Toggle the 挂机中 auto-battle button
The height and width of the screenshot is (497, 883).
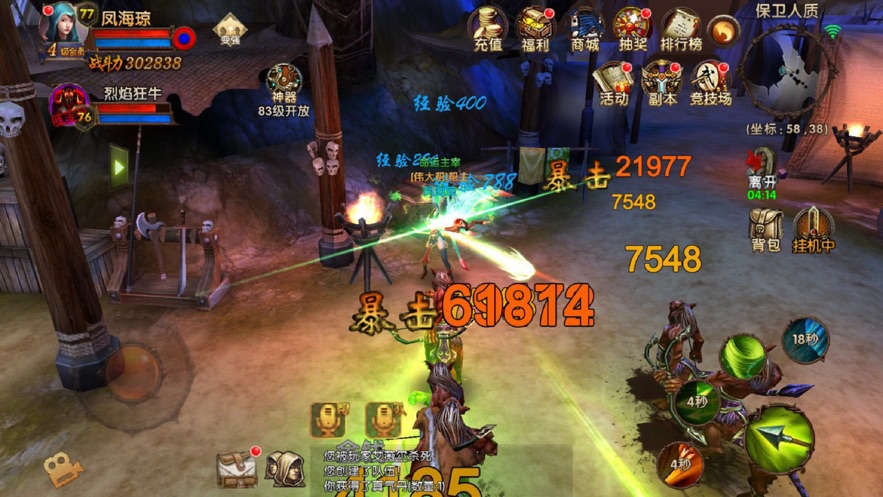814,228
